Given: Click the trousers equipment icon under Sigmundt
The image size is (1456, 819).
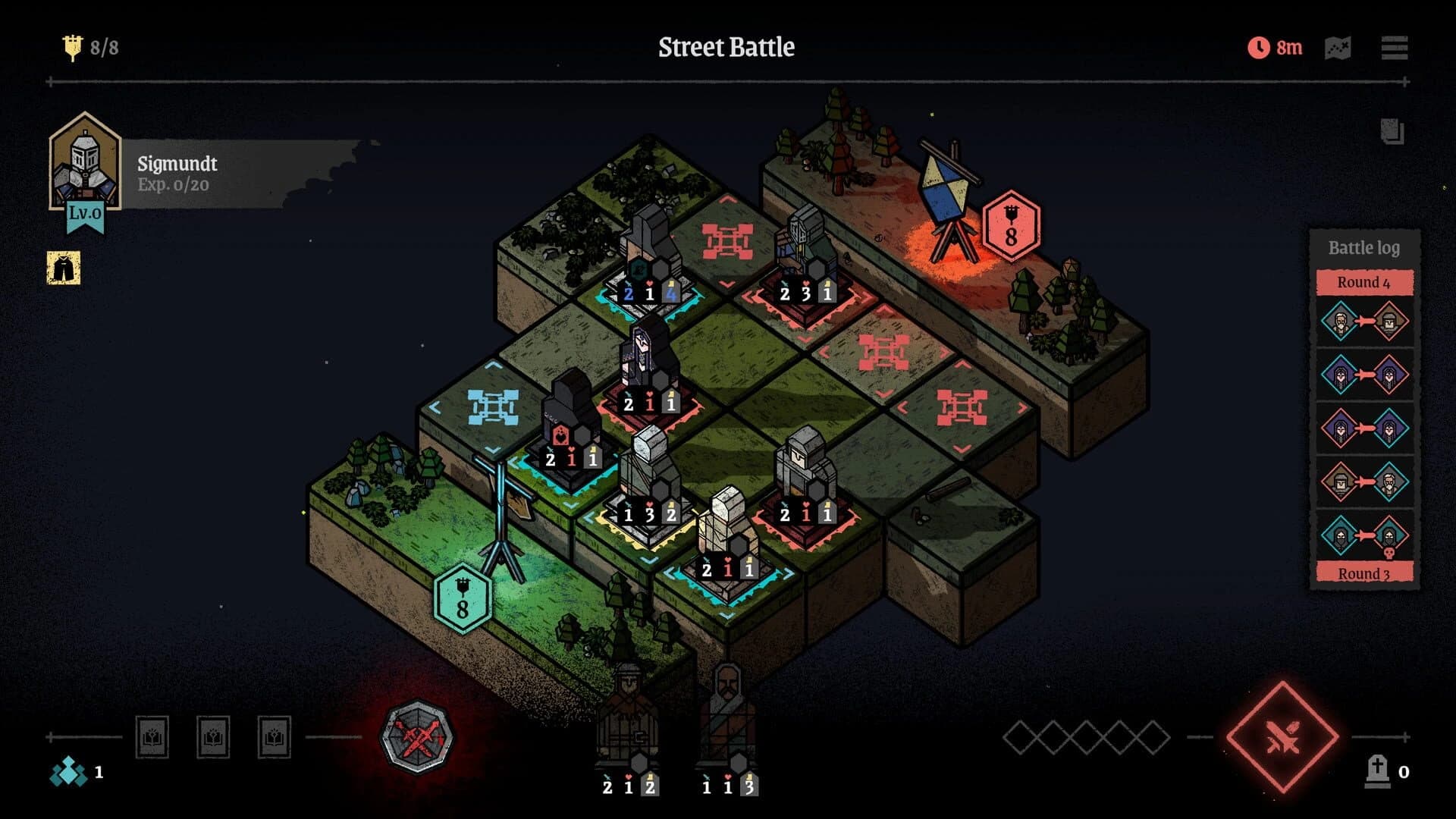Looking at the screenshot, I should click(x=64, y=267).
